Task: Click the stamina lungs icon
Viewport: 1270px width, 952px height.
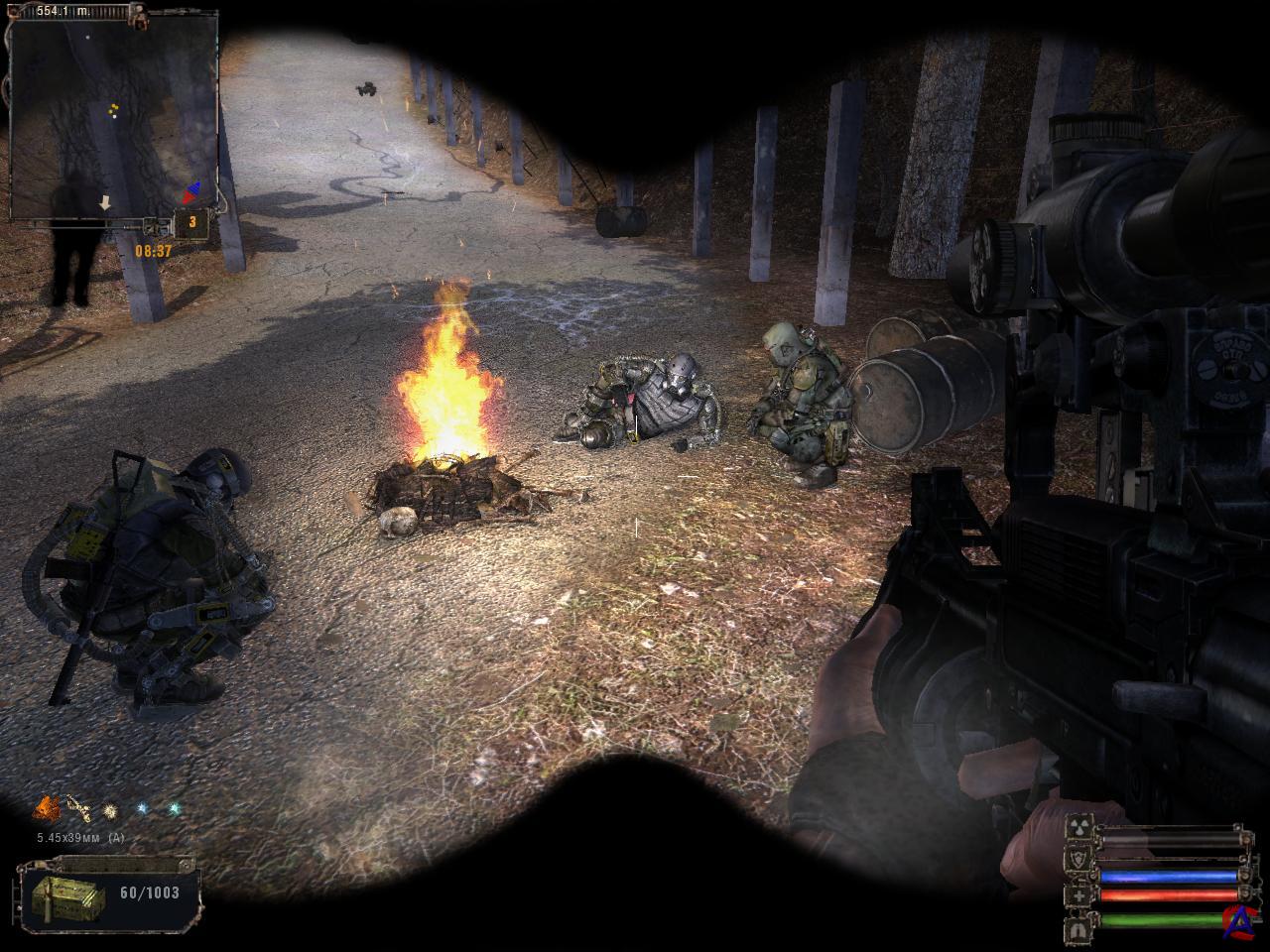Action: click(1079, 929)
